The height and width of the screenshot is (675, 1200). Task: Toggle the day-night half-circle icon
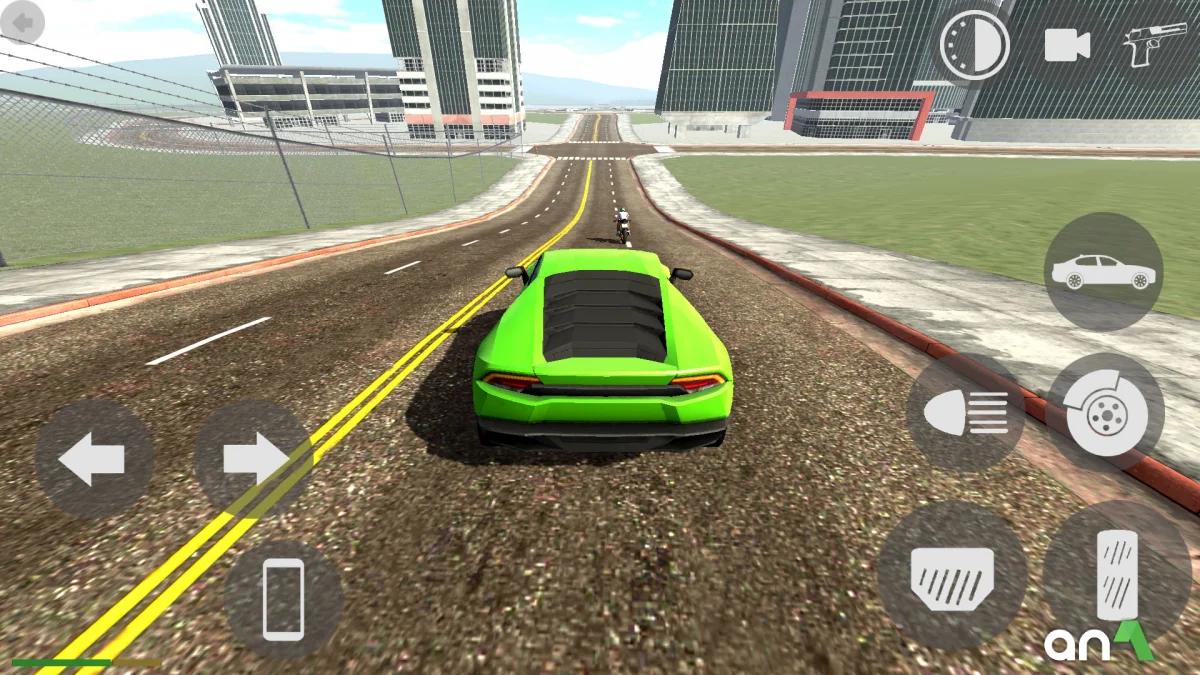click(x=973, y=45)
